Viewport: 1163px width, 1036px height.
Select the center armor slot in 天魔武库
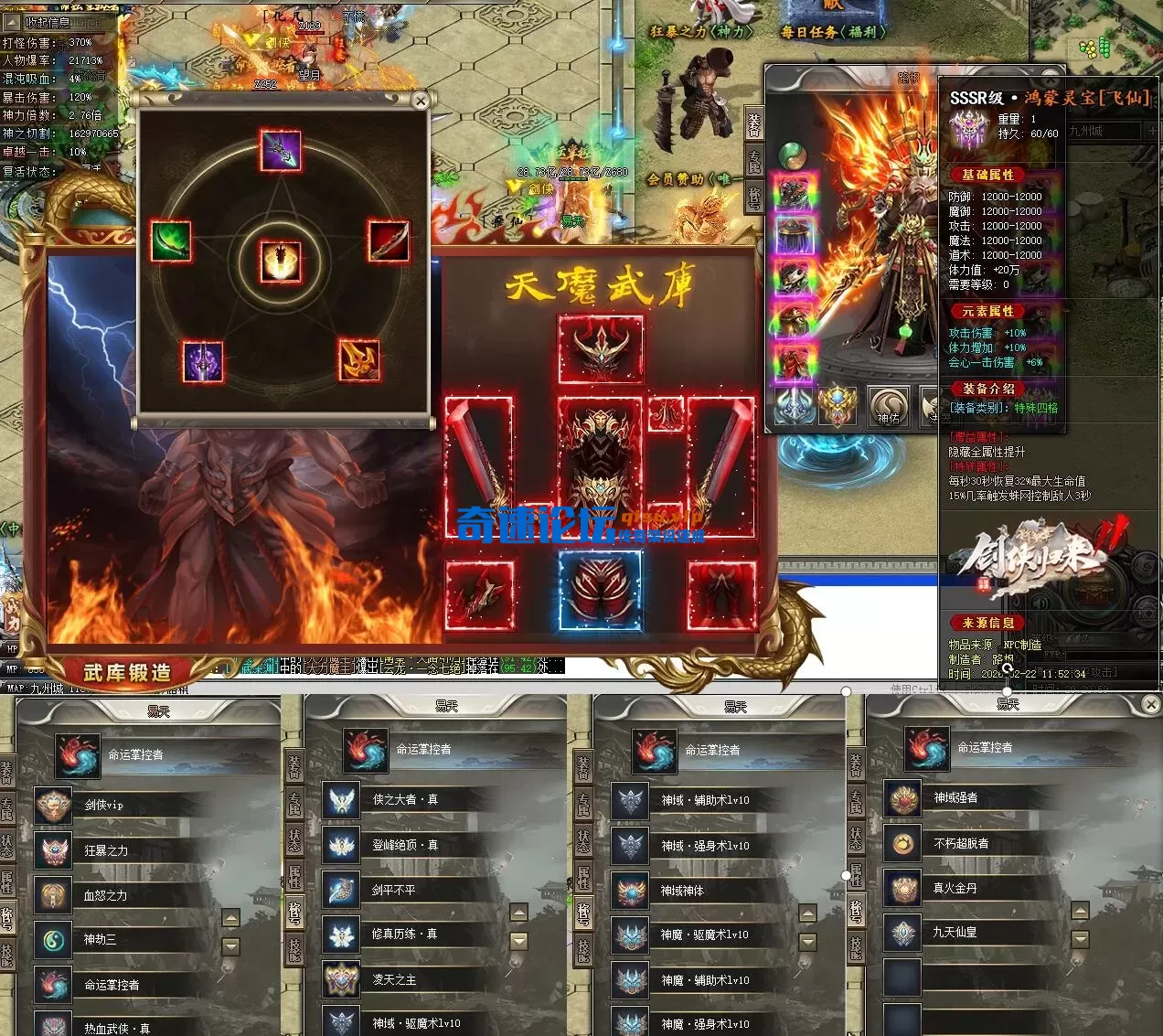click(x=600, y=465)
